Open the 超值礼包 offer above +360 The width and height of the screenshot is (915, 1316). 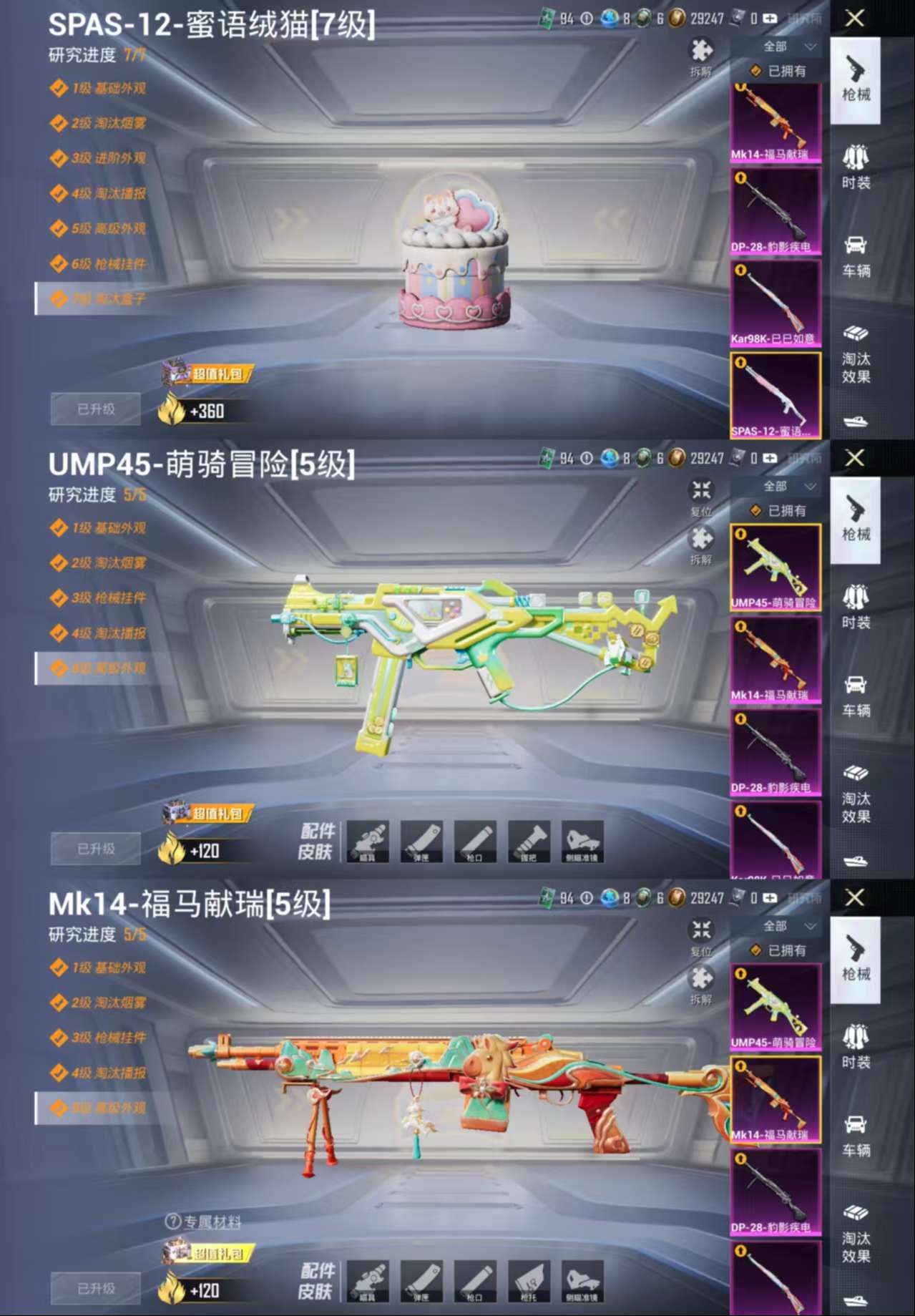point(207,374)
